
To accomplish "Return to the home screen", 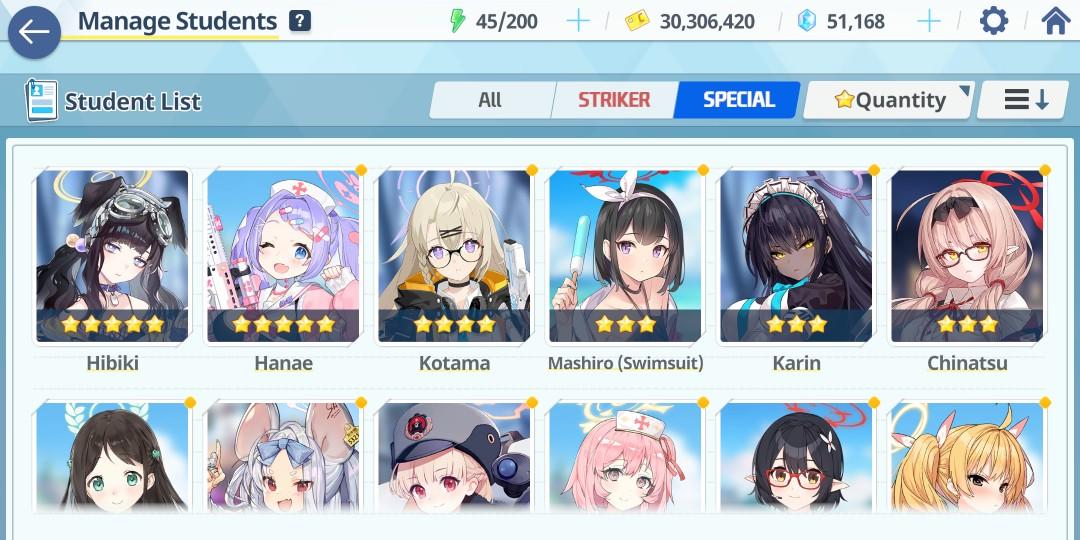I will tap(1056, 21).
